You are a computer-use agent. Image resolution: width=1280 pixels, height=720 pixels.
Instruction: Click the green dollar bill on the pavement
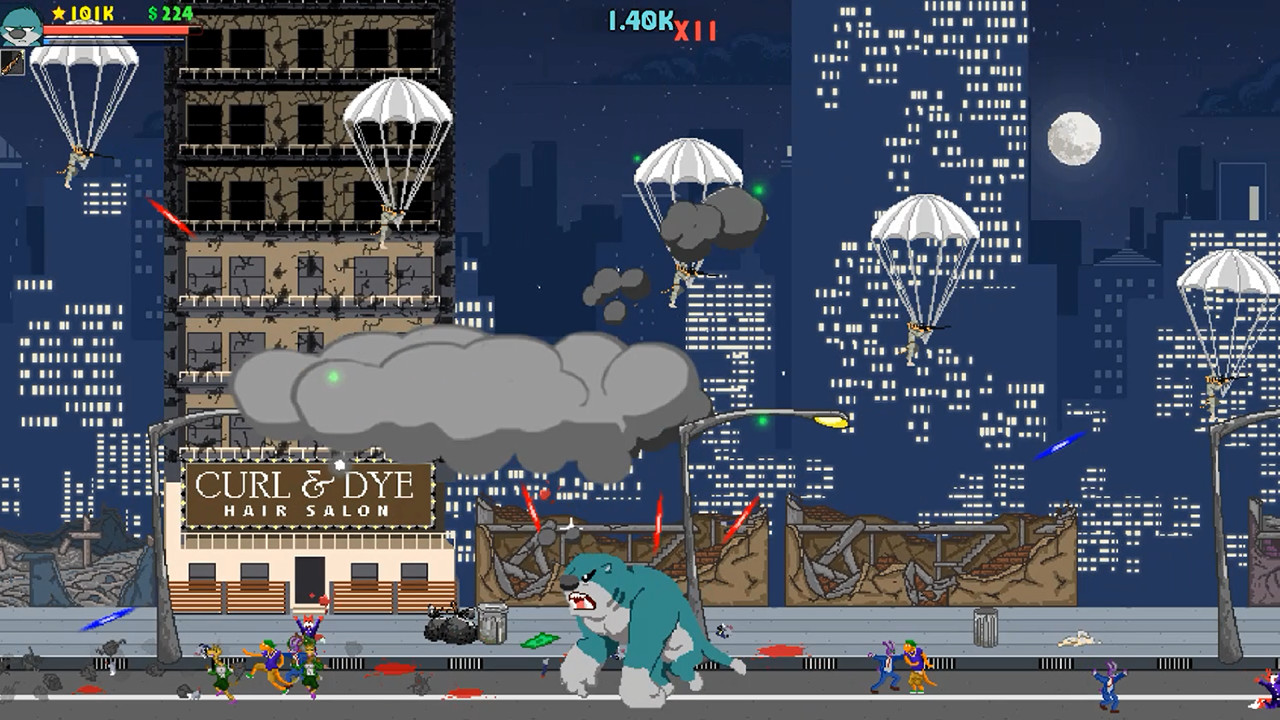coord(539,640)
